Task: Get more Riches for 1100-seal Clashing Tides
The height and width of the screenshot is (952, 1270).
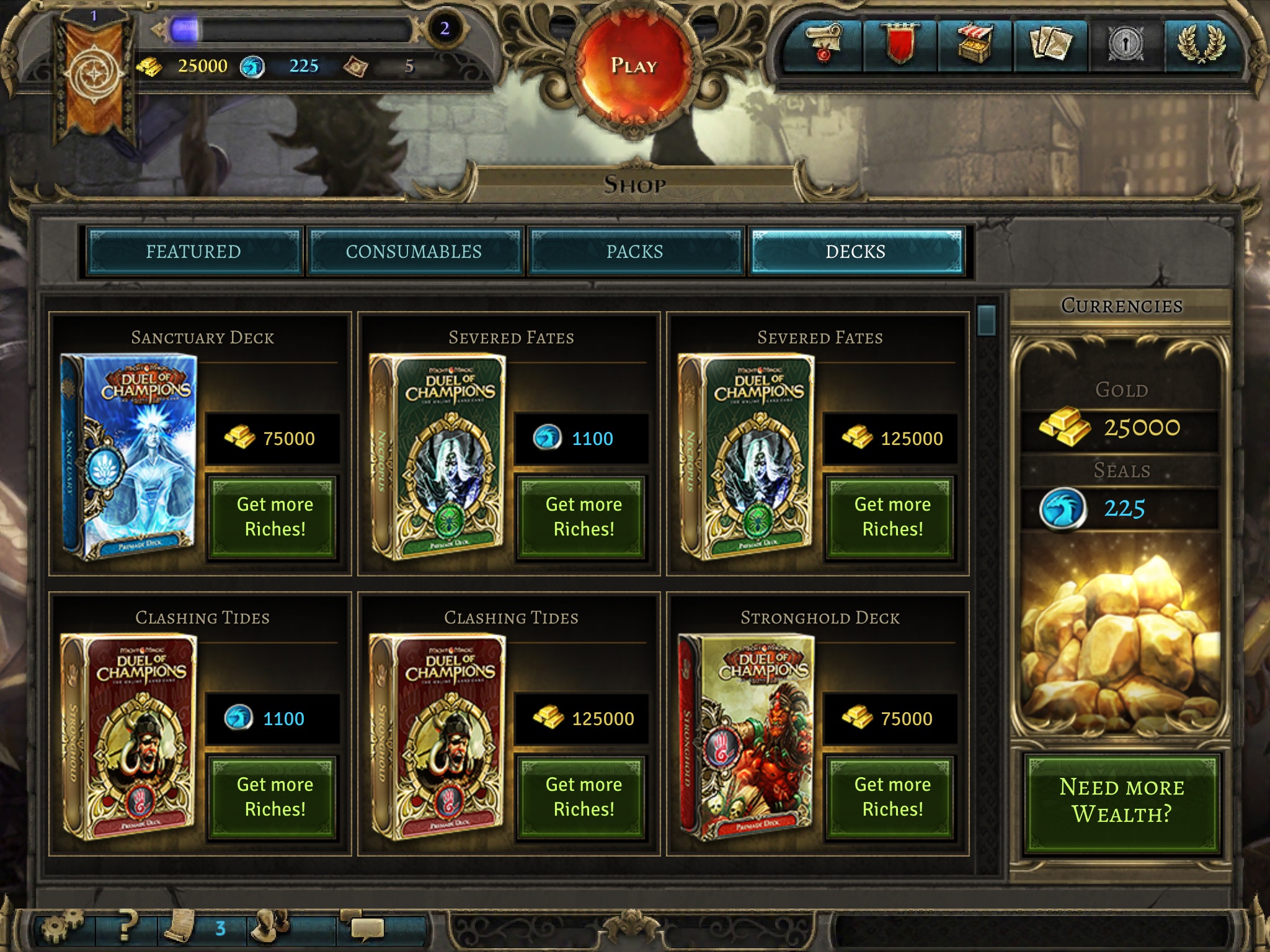Action: (275, 797)
